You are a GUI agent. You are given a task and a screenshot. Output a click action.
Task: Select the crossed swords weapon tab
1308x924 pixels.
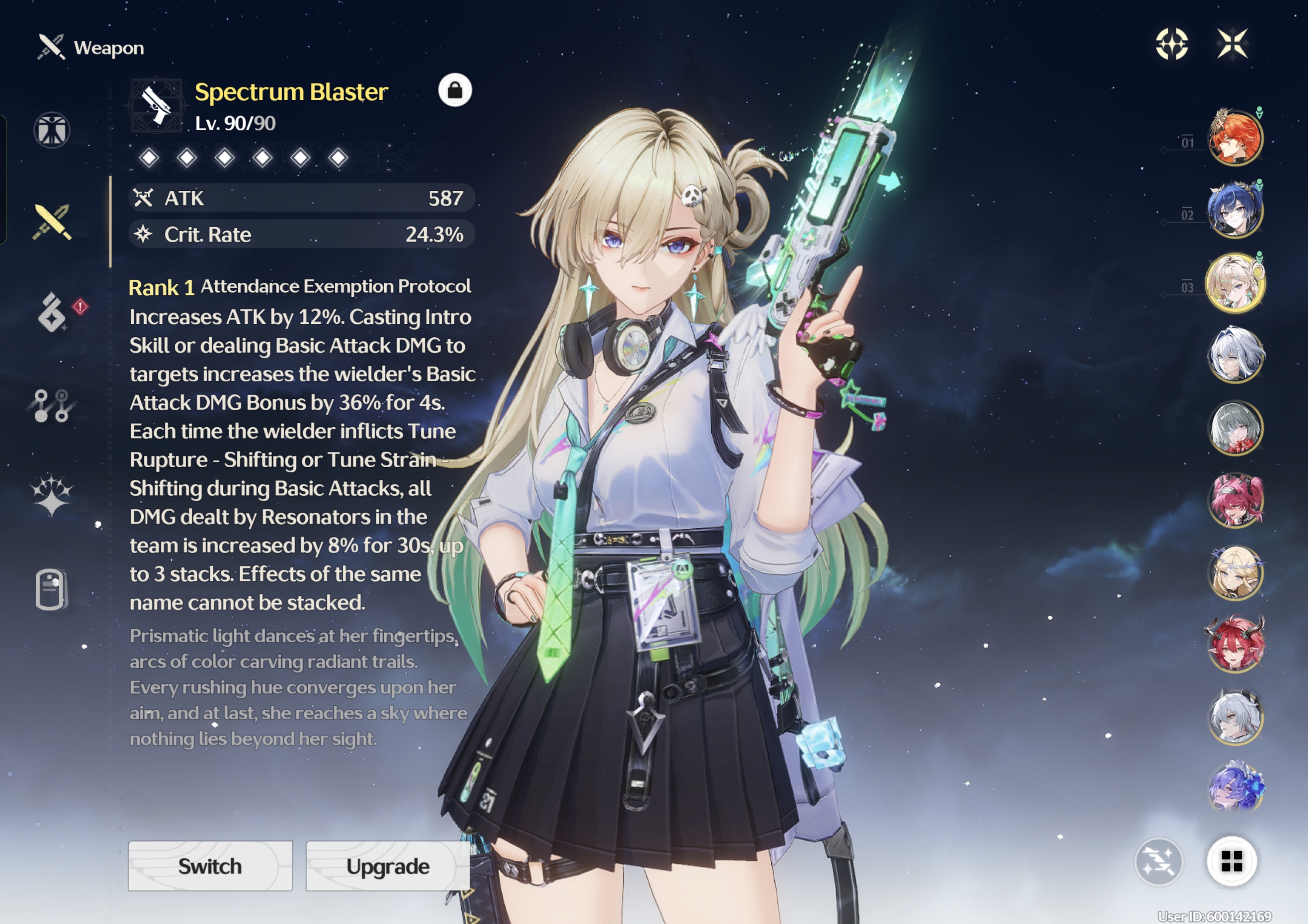pos(52,221)
